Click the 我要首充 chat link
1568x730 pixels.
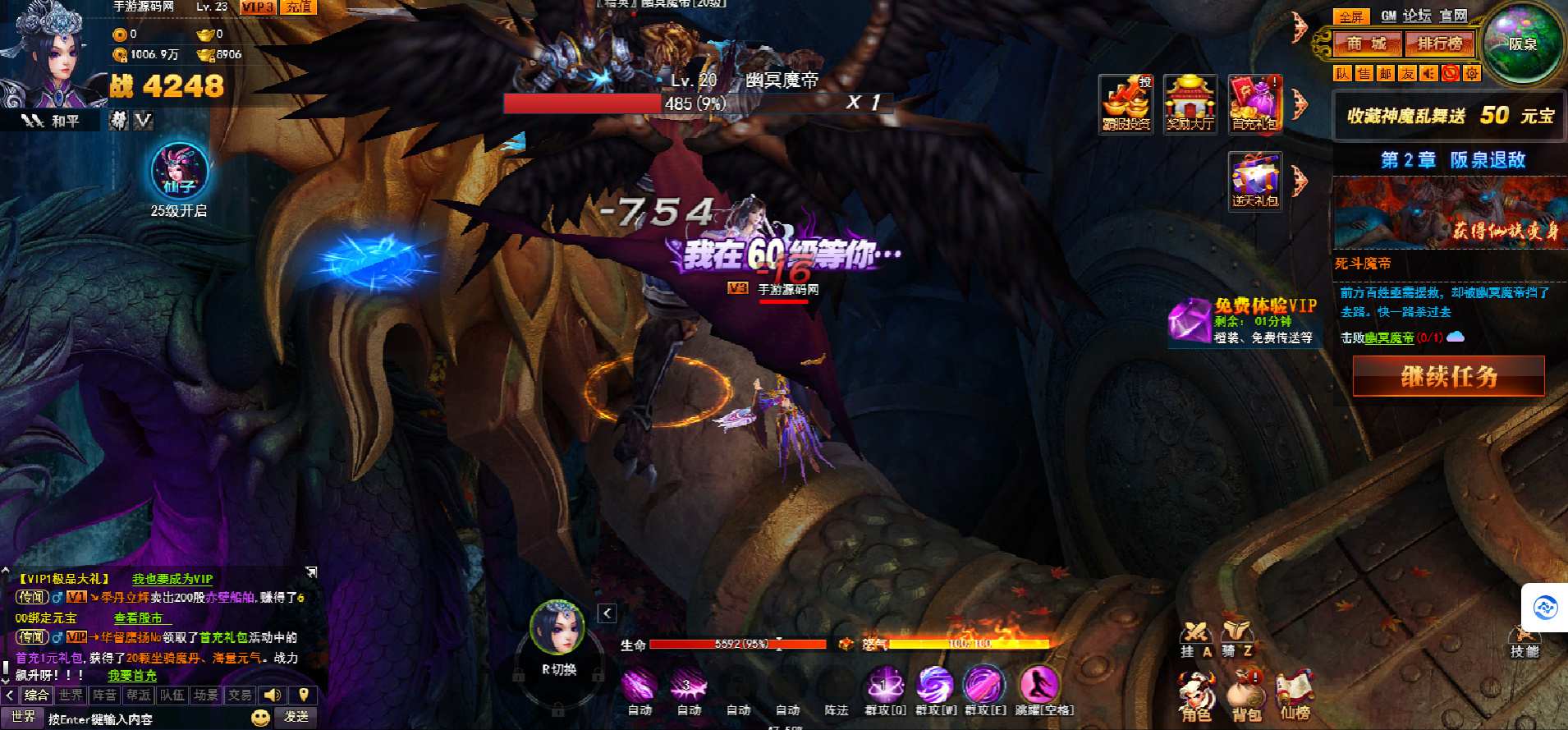(132, 676)
